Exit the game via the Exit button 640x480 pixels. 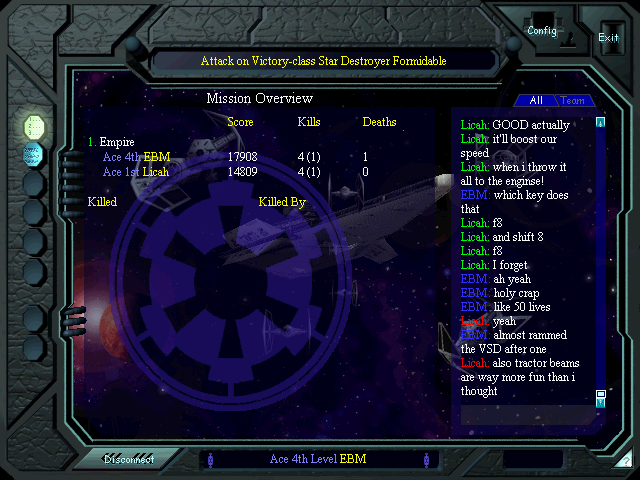tap(608, 37)
